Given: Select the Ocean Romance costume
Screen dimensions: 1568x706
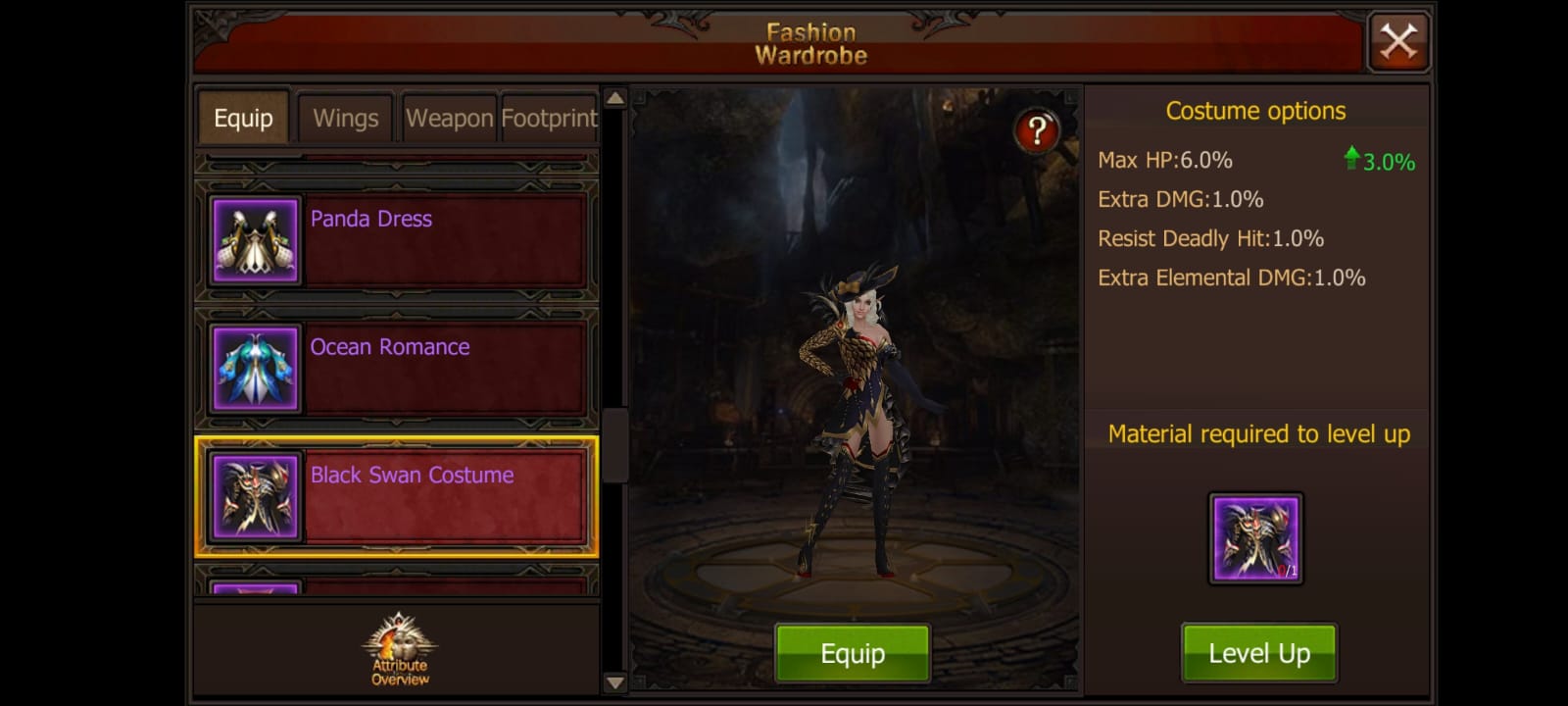Looking at the screenshot, I should point(397,369).
